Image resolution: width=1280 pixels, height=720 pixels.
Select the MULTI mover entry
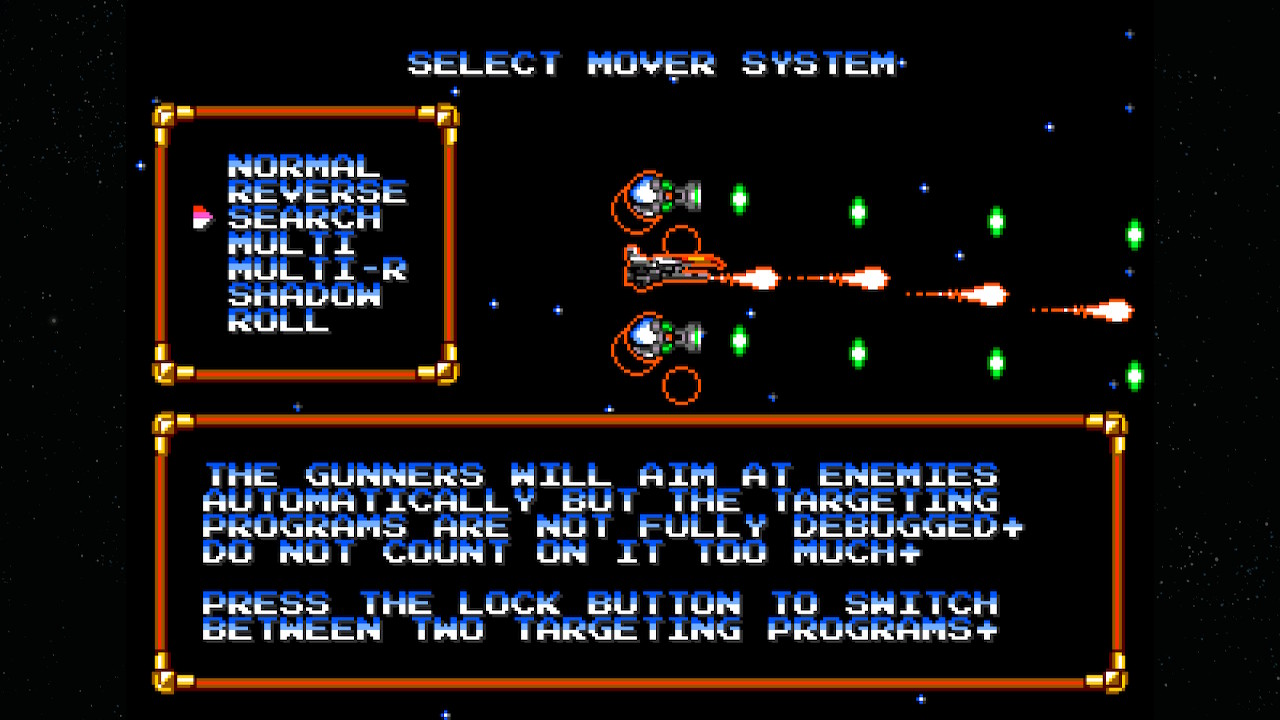coord(291,244)
